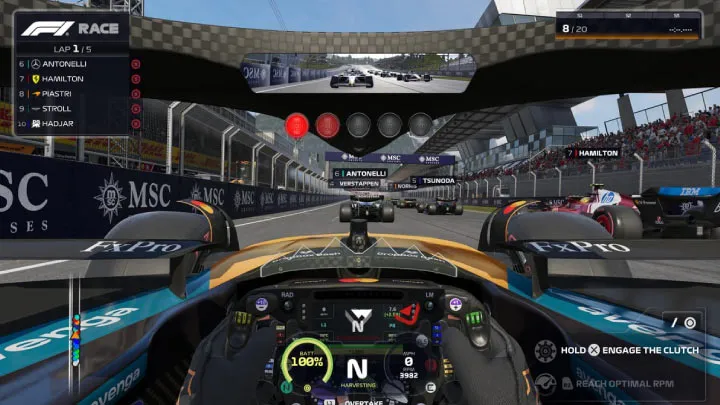Screen dimensions: 720x405
Task: Select the Verstappen driver name tag
Action: pos(358,184)
